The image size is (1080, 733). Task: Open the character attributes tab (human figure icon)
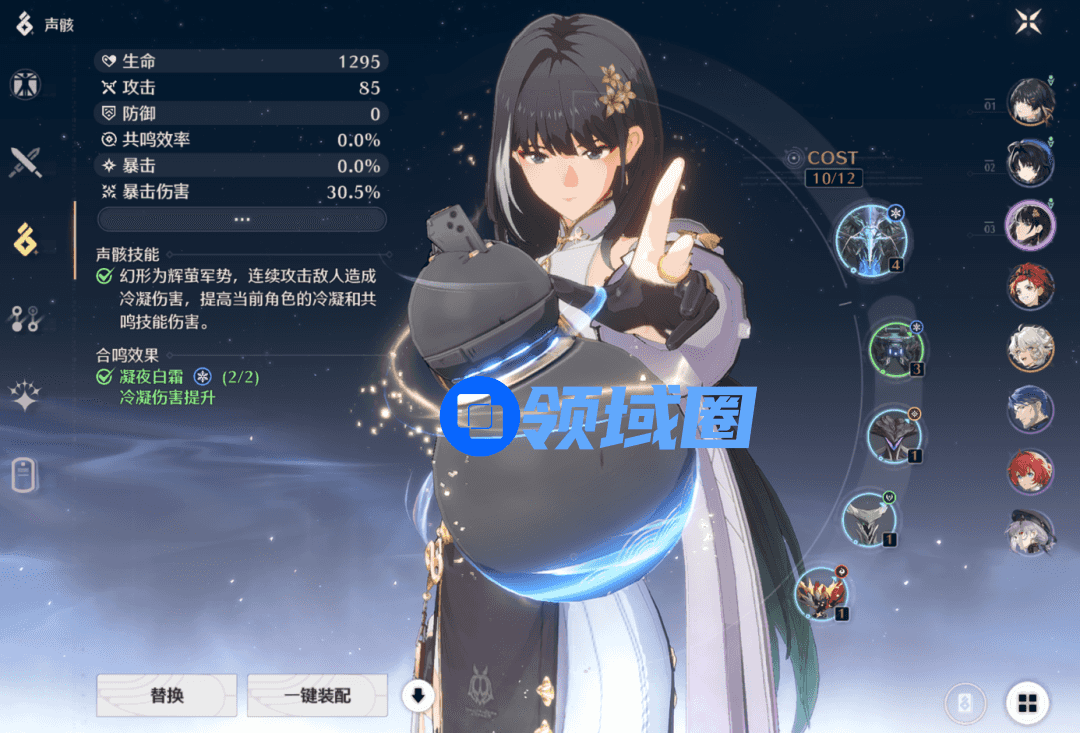click(x=25, y=85)
